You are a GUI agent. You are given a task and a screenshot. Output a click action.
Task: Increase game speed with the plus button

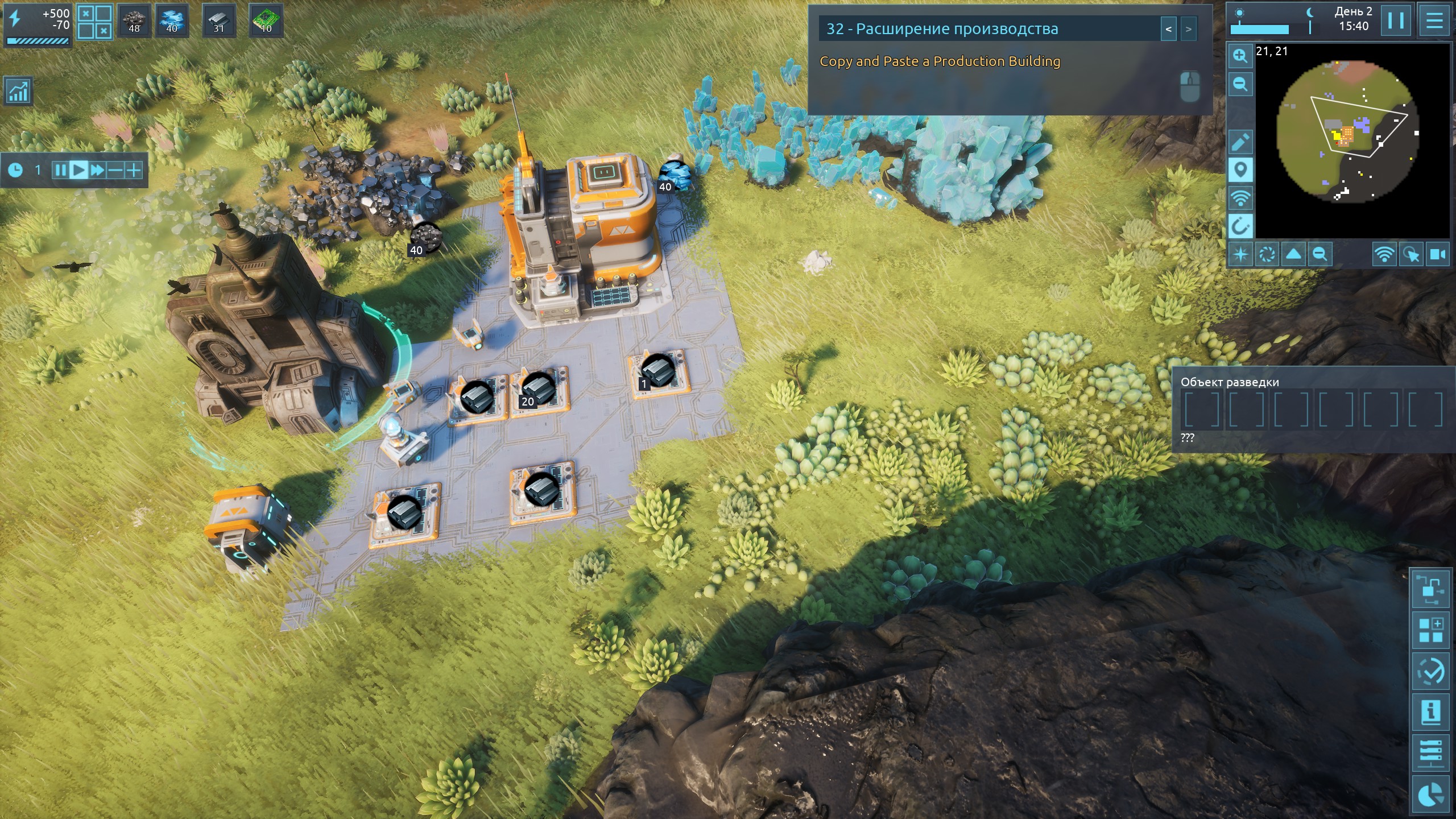[x=134, y=170]
